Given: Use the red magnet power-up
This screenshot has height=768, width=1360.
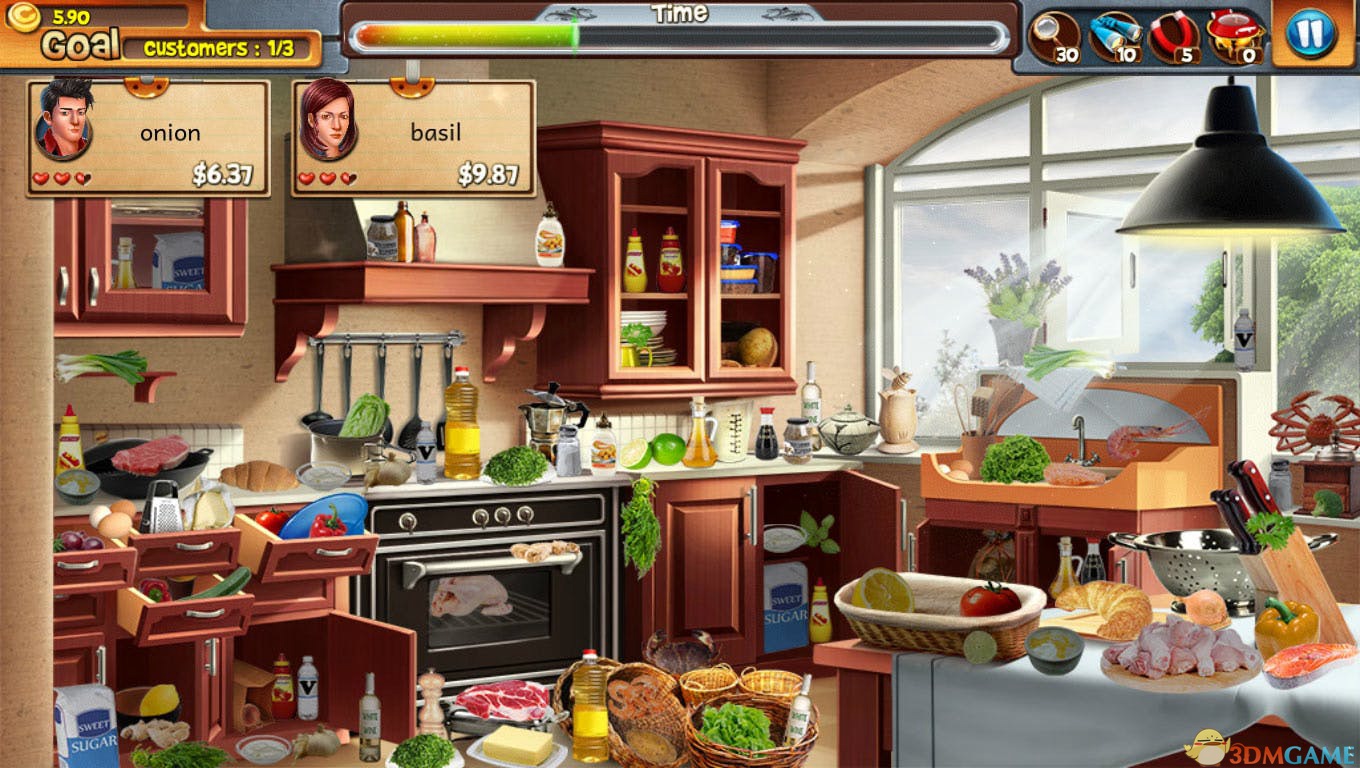Looking at the screenshot, I should [x=1173, y=36].
